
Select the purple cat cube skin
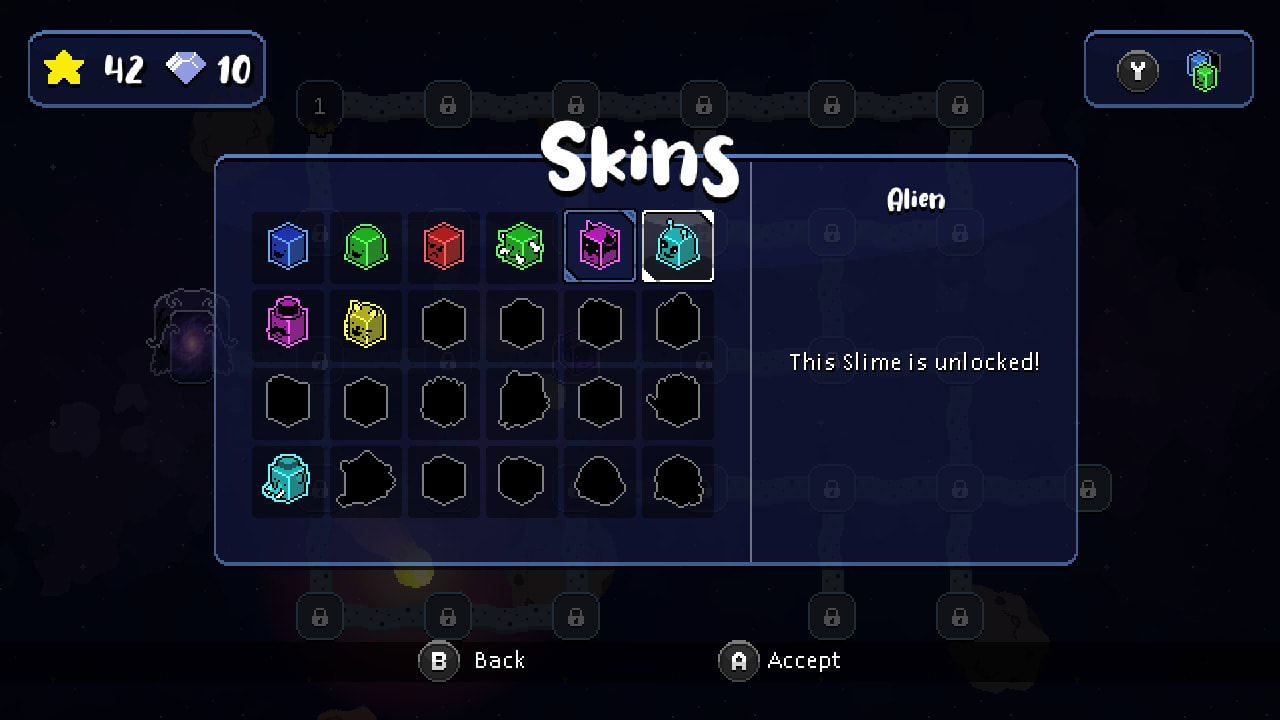click(x=599, y=246)
